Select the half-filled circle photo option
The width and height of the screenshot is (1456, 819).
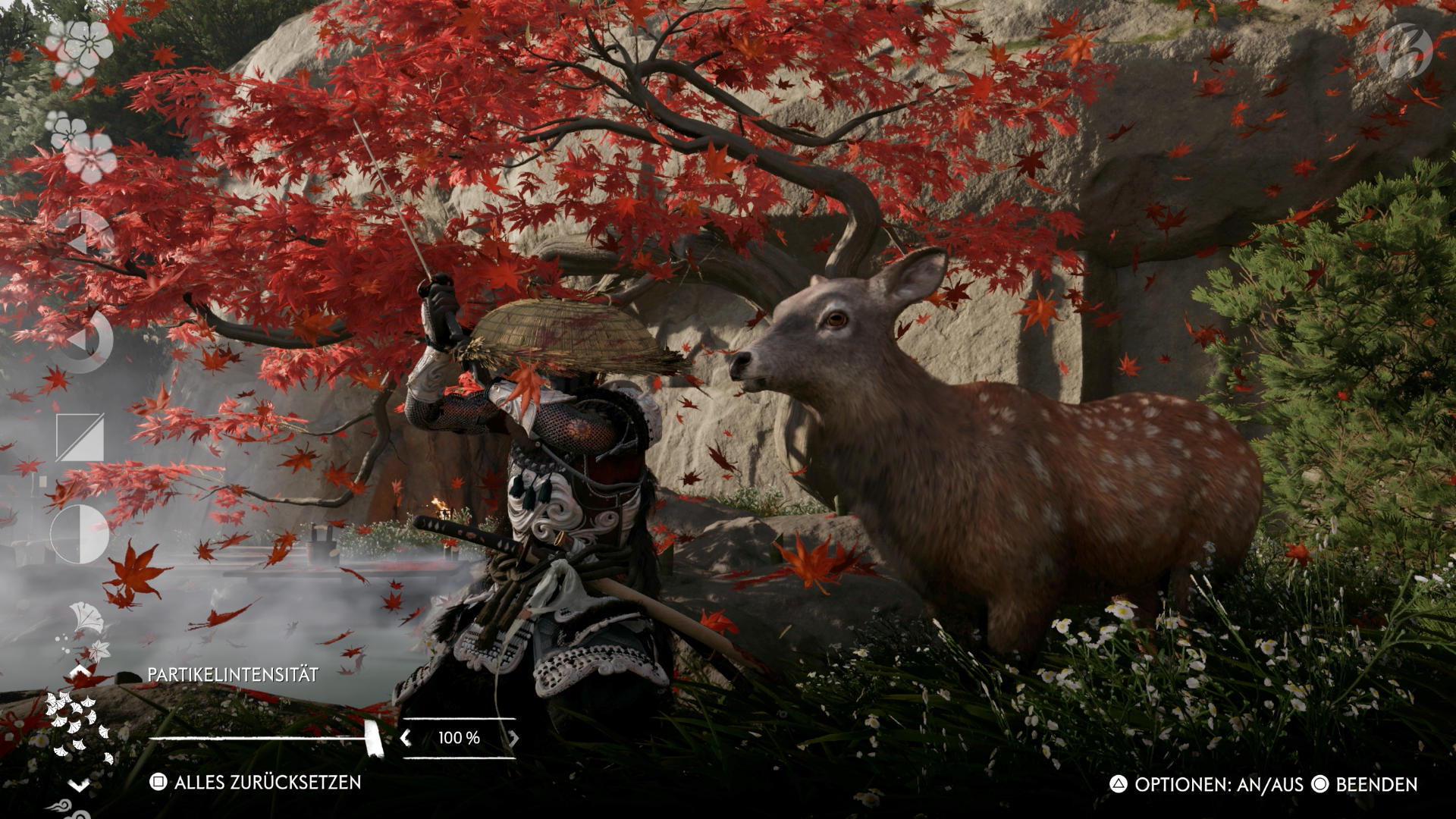pyautogui.click(x=80, y=534)
